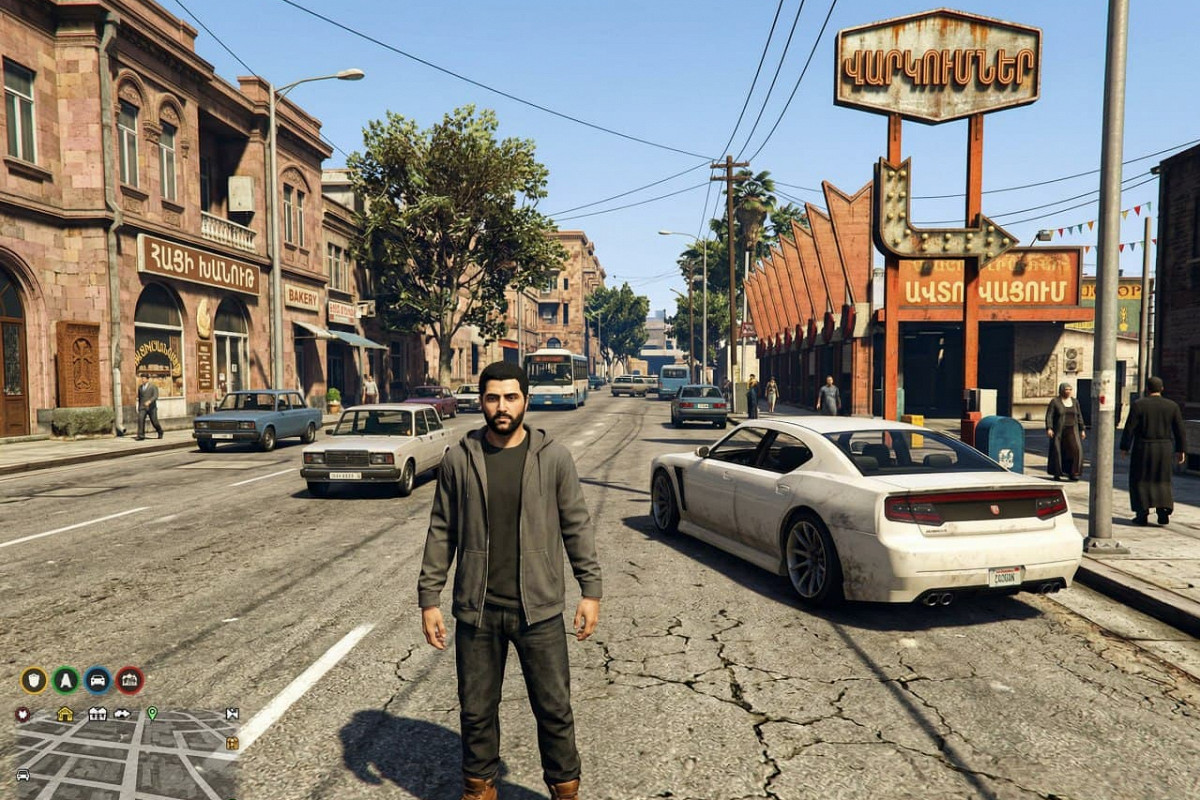Click the white car marker on minimap
This screenshot has width=1200, height=800.
[x=22, y=775]
